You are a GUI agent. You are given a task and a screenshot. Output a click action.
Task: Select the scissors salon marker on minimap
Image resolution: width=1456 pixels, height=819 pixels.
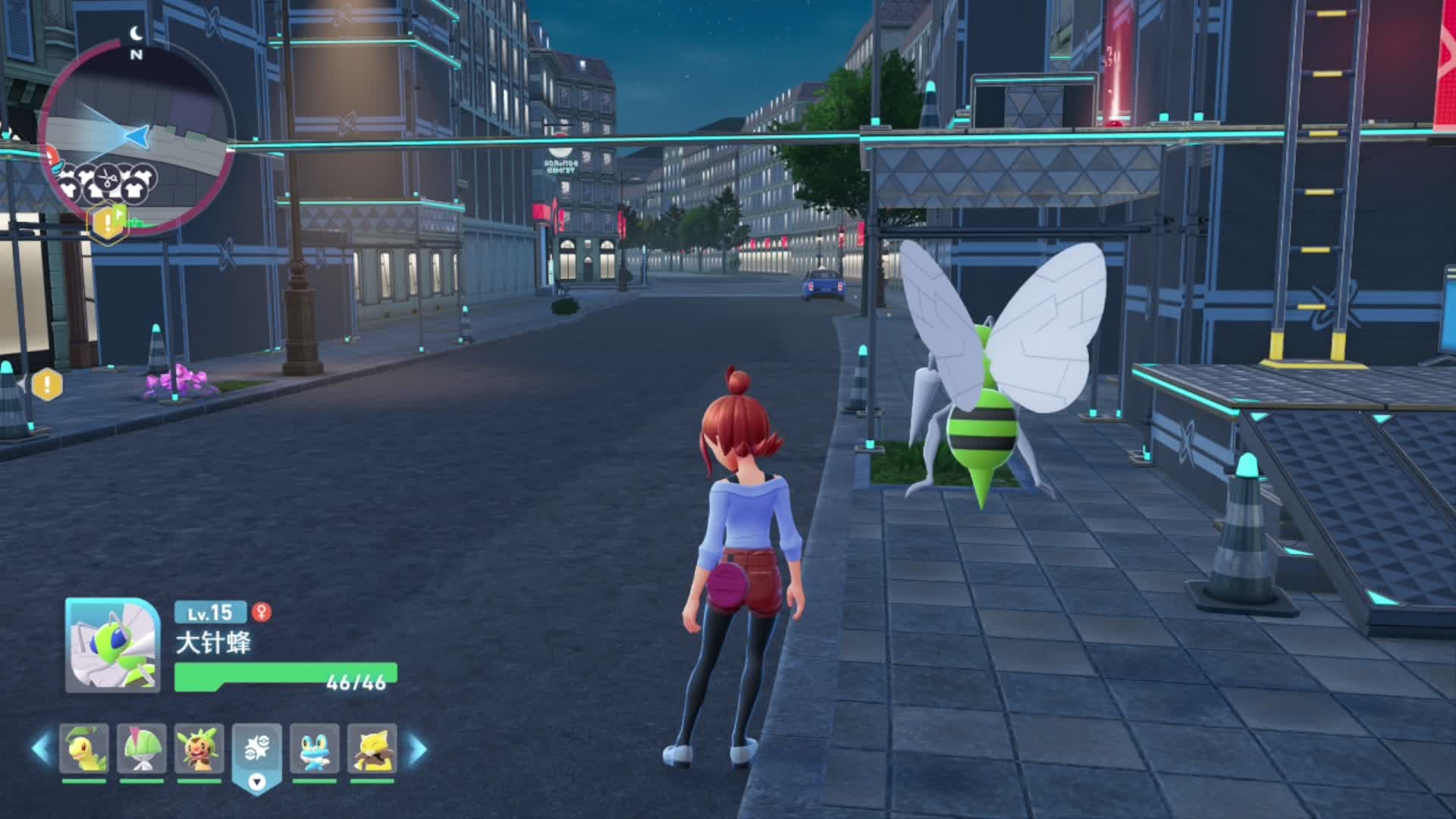point(108,180)
